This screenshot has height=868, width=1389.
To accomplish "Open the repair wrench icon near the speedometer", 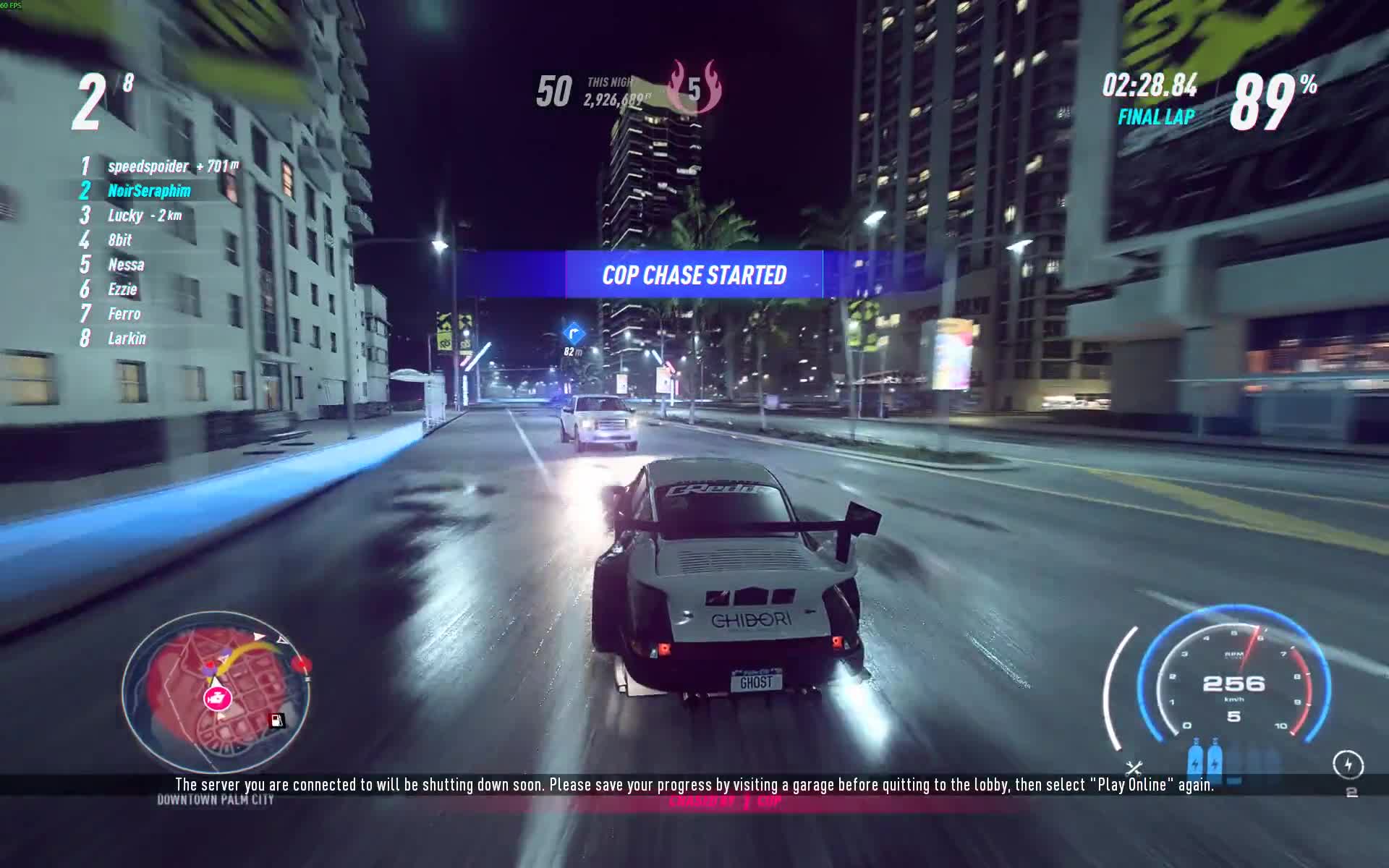I will pyautogui.click(x=1134, y=768).
